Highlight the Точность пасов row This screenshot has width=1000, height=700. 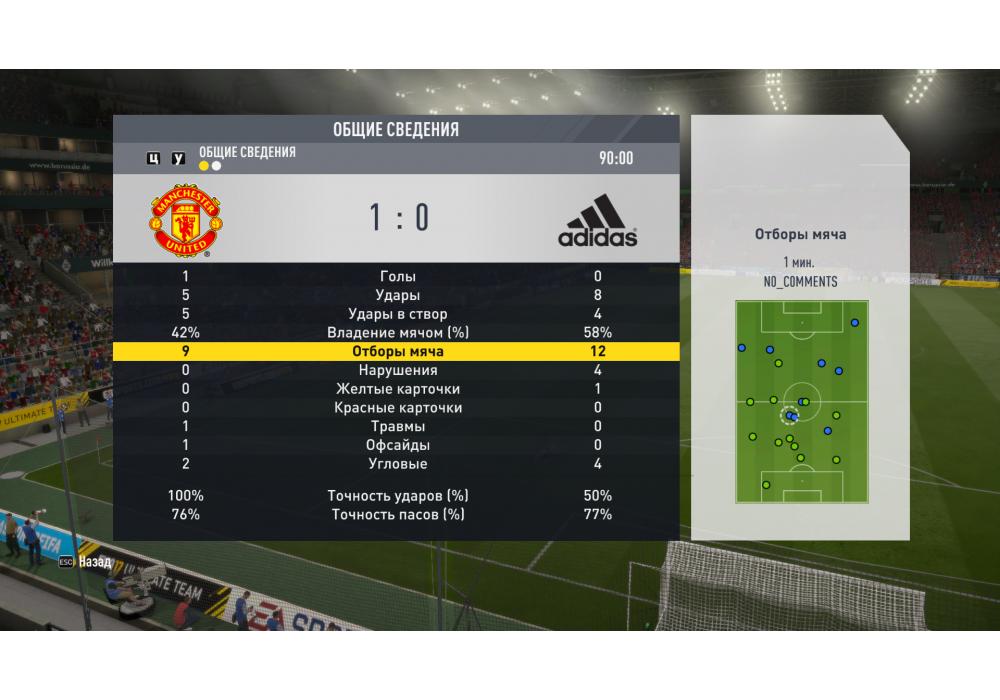click(397, 515)
